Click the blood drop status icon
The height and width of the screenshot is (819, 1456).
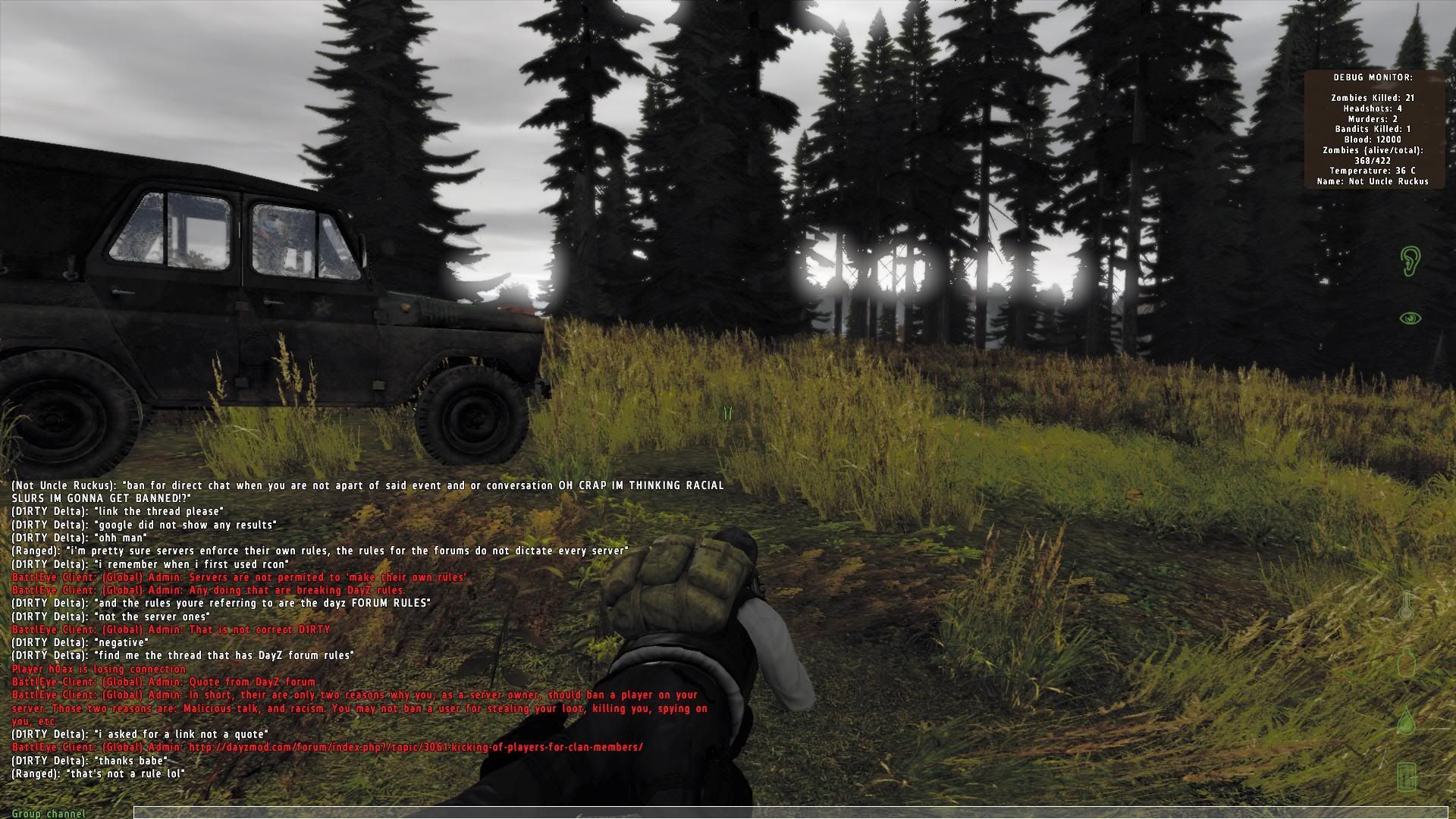[x=1407, y=720]
